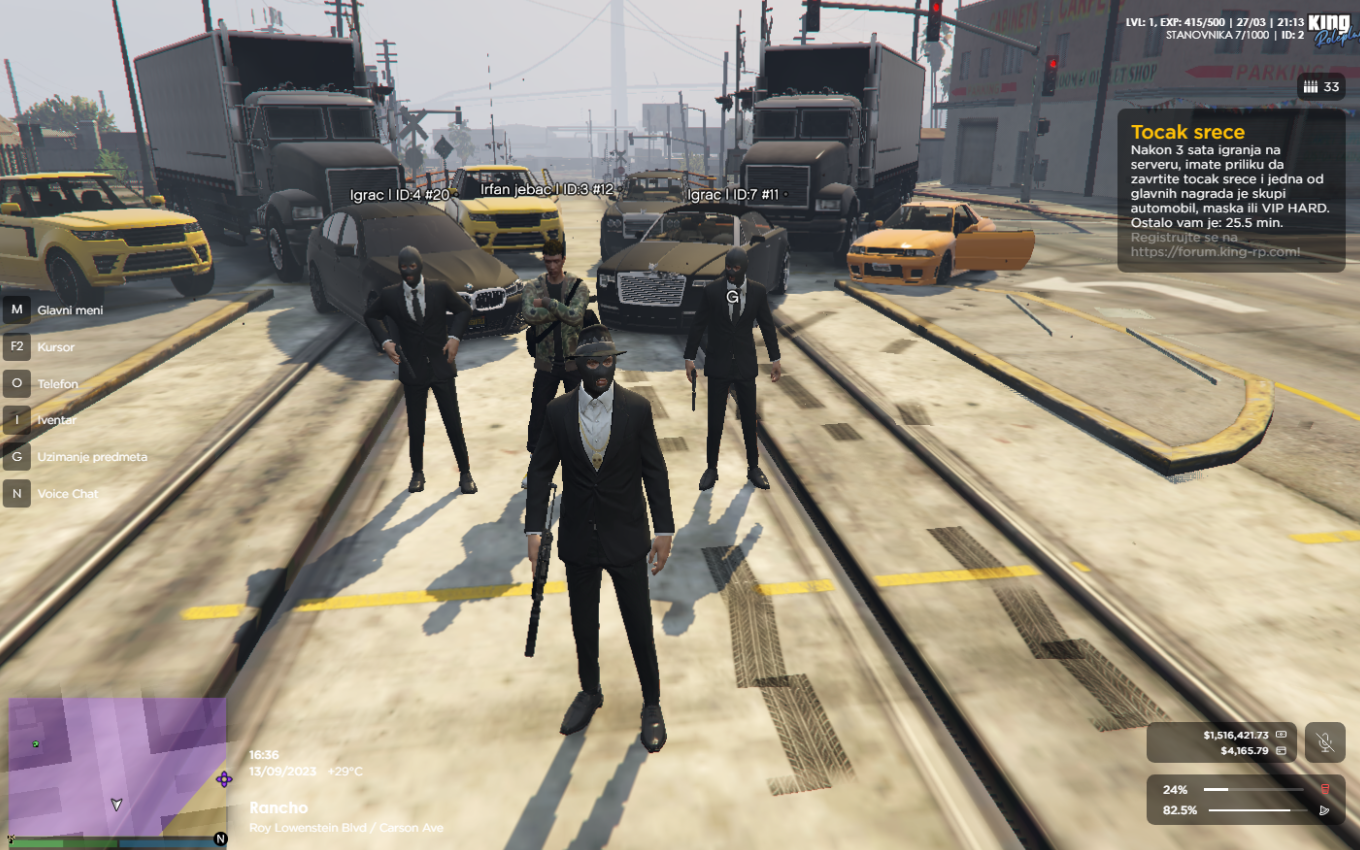
Task: Select the purple marker on the minimap edge
Action: [x=224, y=779]
